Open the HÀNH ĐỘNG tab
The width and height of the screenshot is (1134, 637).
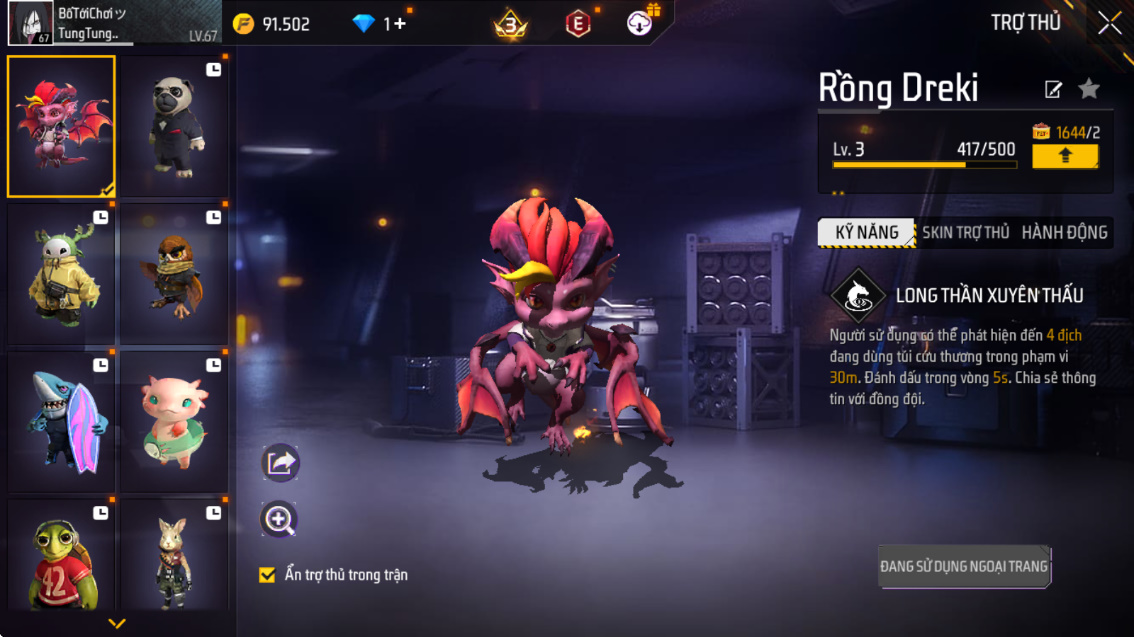(x=1064, y=233)
